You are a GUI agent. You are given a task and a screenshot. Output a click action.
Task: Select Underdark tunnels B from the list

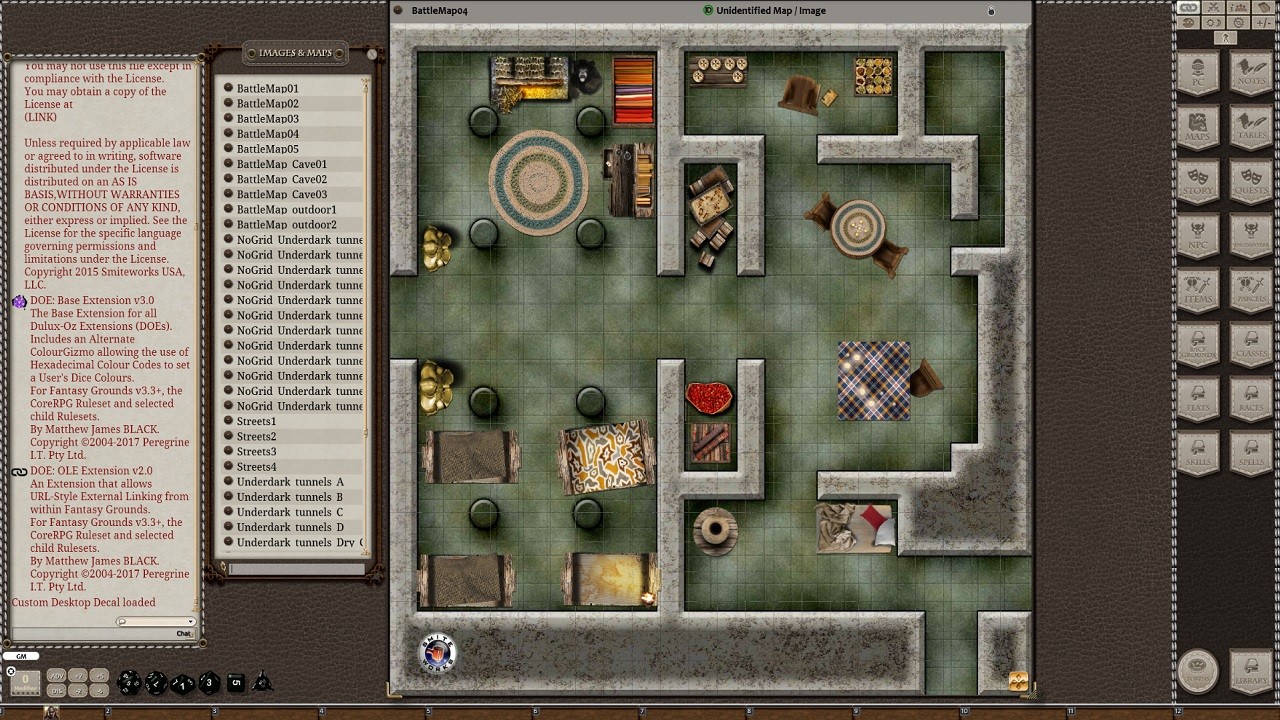tap(289, 497)
